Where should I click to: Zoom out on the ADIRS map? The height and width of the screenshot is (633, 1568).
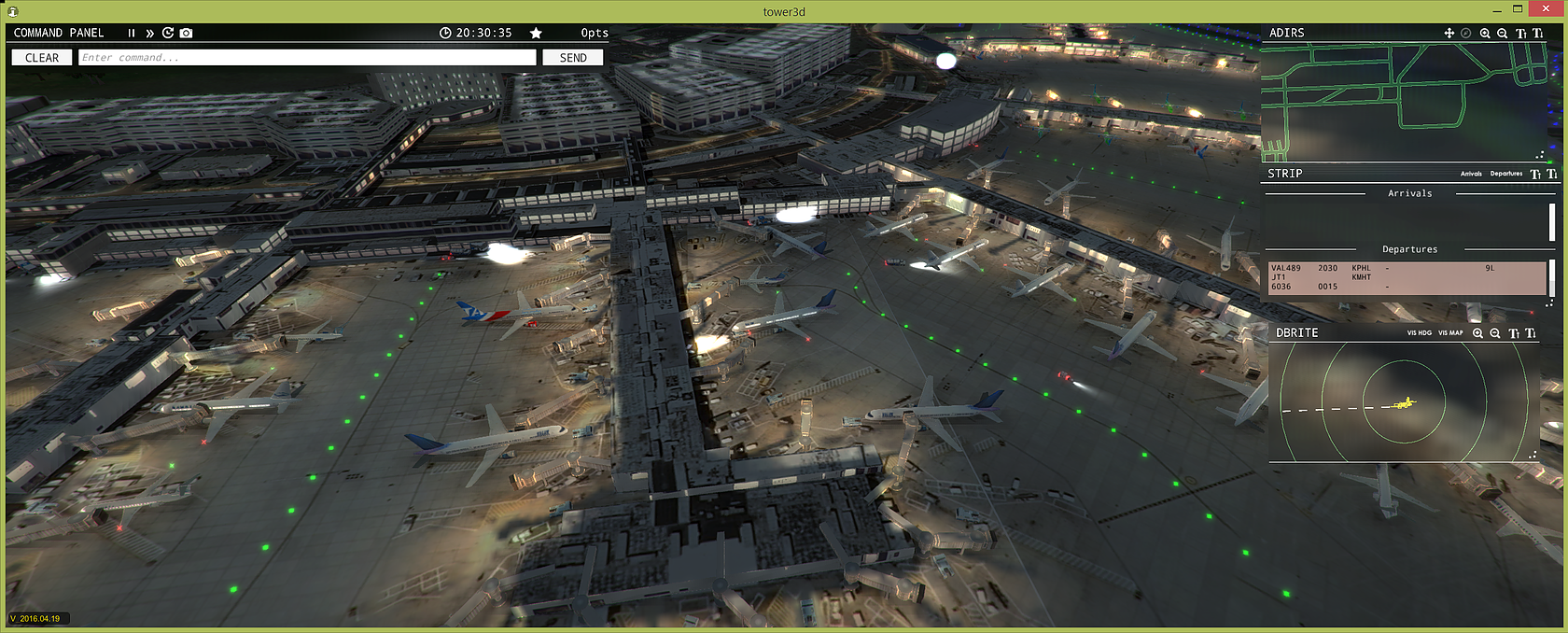pyautogui.click(x=1503, y=33)
